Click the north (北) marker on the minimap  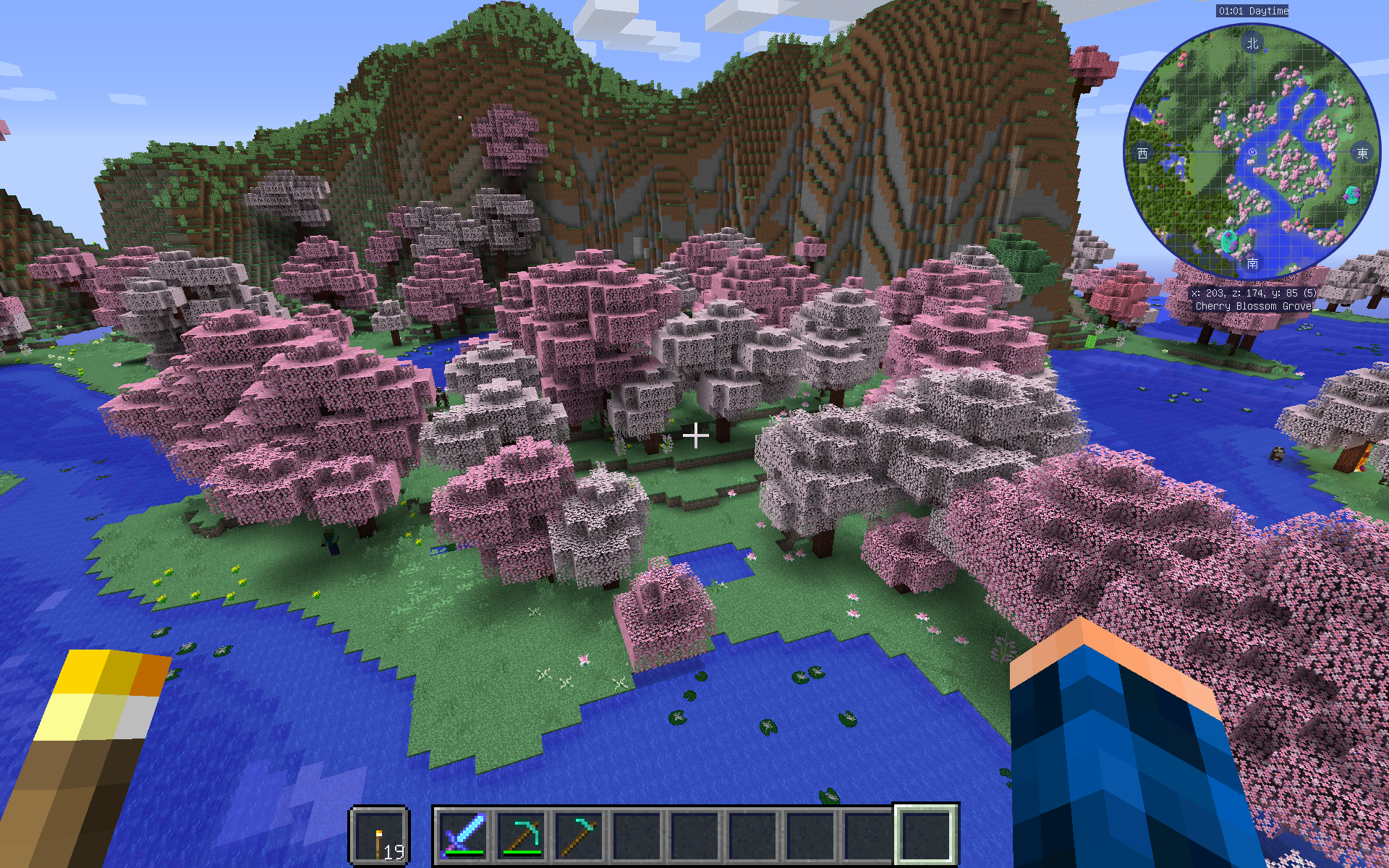tap(1252, 43)
